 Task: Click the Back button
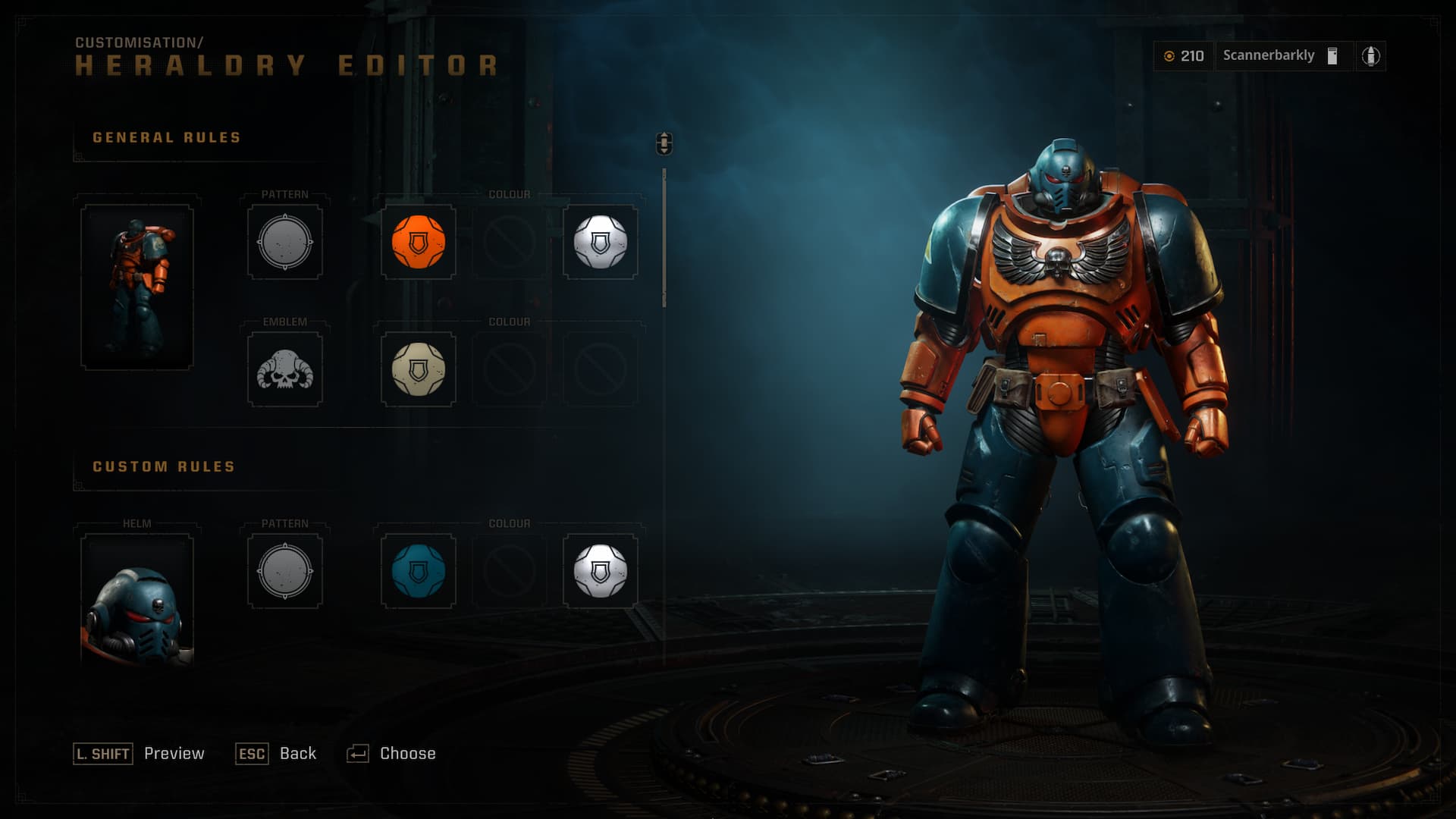(x=276, y=753)
